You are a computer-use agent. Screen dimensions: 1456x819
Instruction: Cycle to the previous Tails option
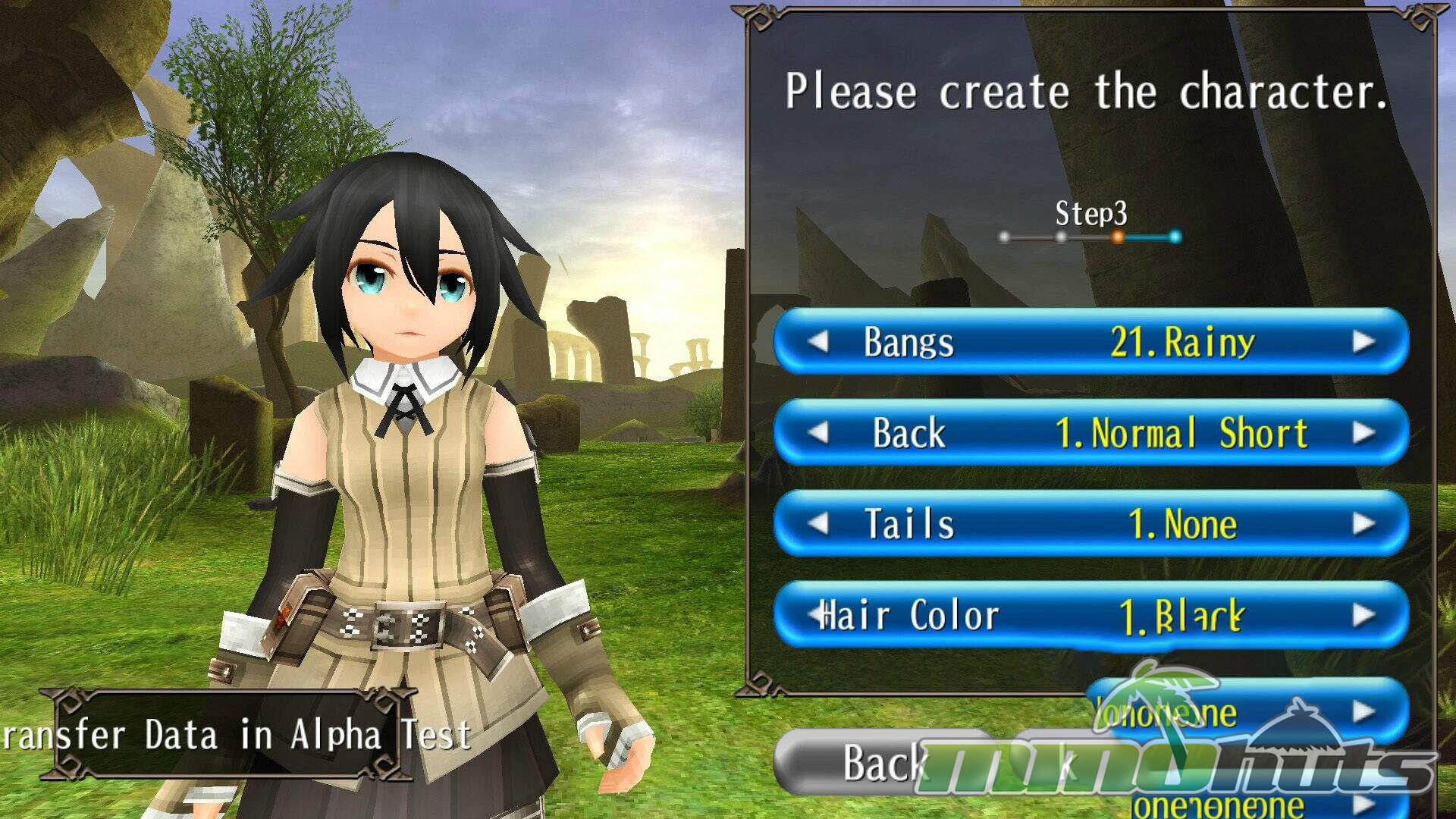tap(818, 524)
